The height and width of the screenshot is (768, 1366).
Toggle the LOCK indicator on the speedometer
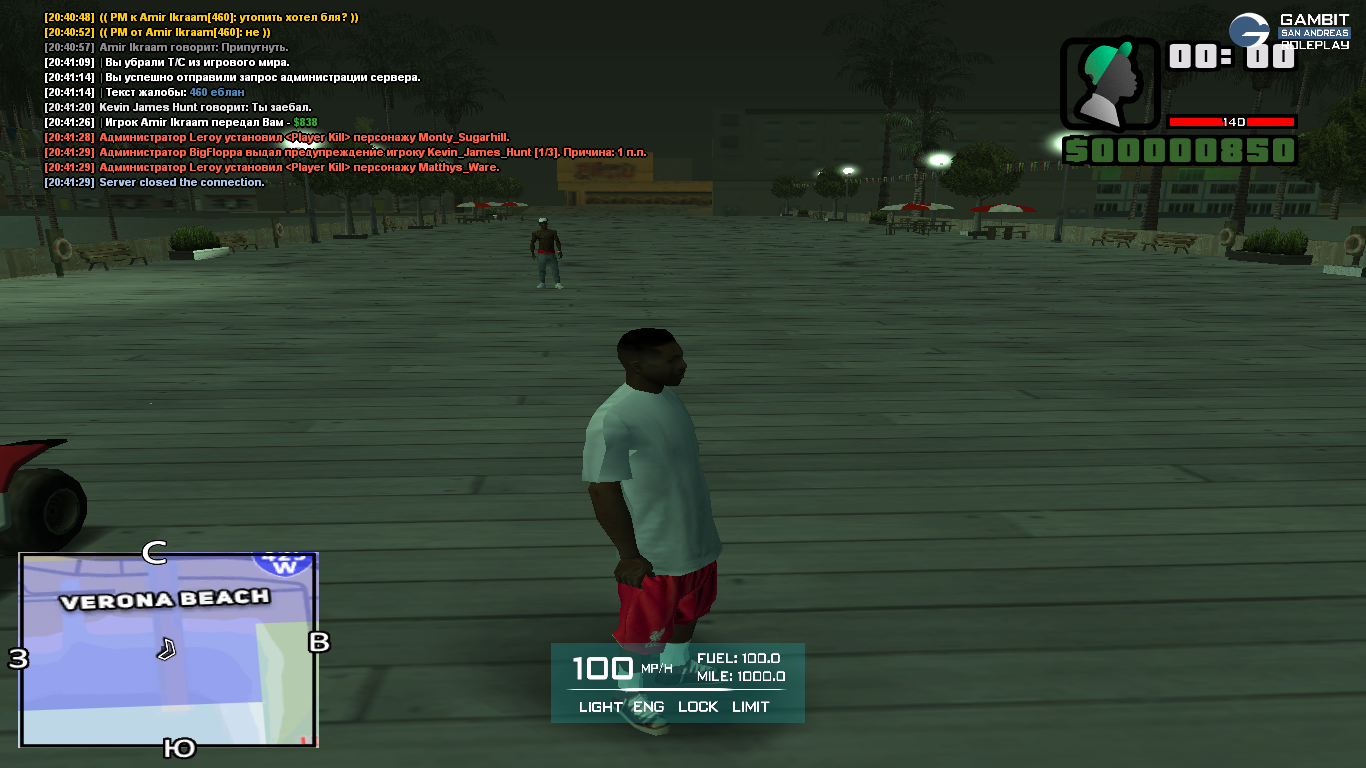pyautogui.click(x=698, y=707)
